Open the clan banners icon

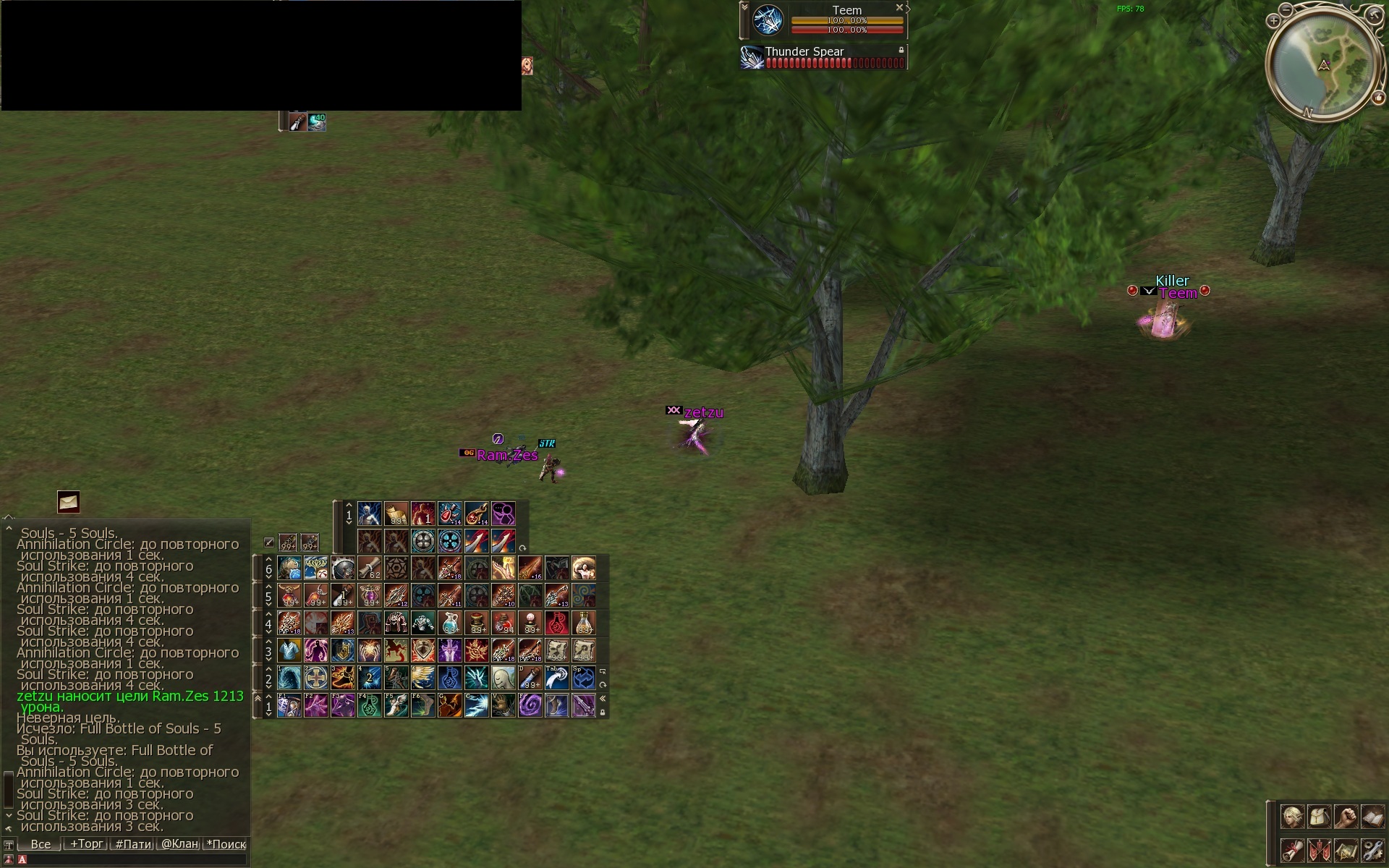tap(1320, 849)
